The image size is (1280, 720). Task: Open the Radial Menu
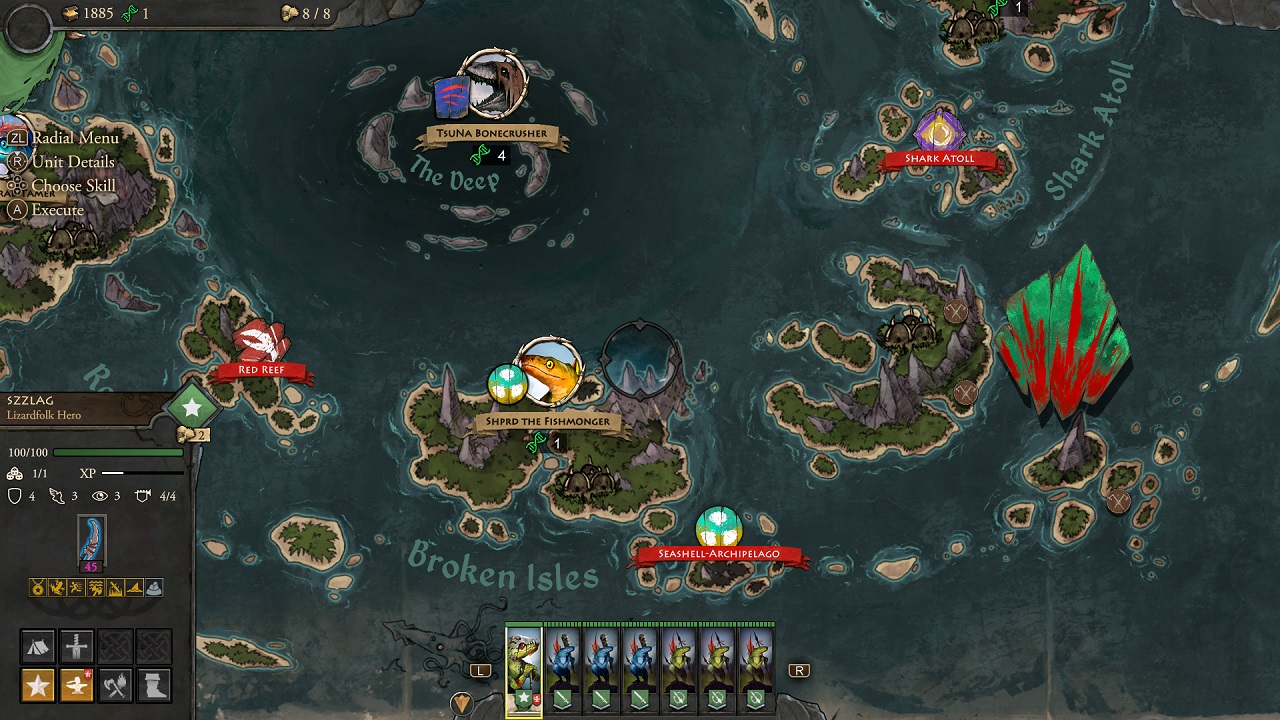tap(73, 137)
